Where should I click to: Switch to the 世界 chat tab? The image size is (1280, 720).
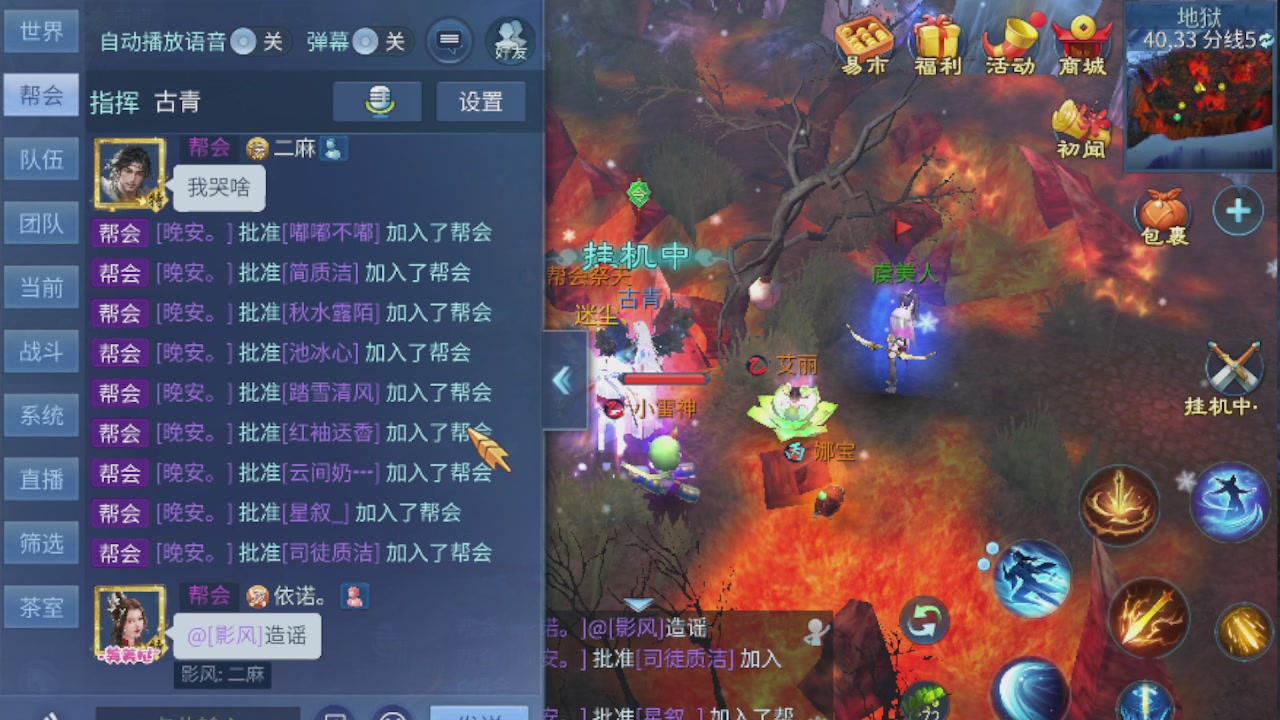tap(41, 31)
